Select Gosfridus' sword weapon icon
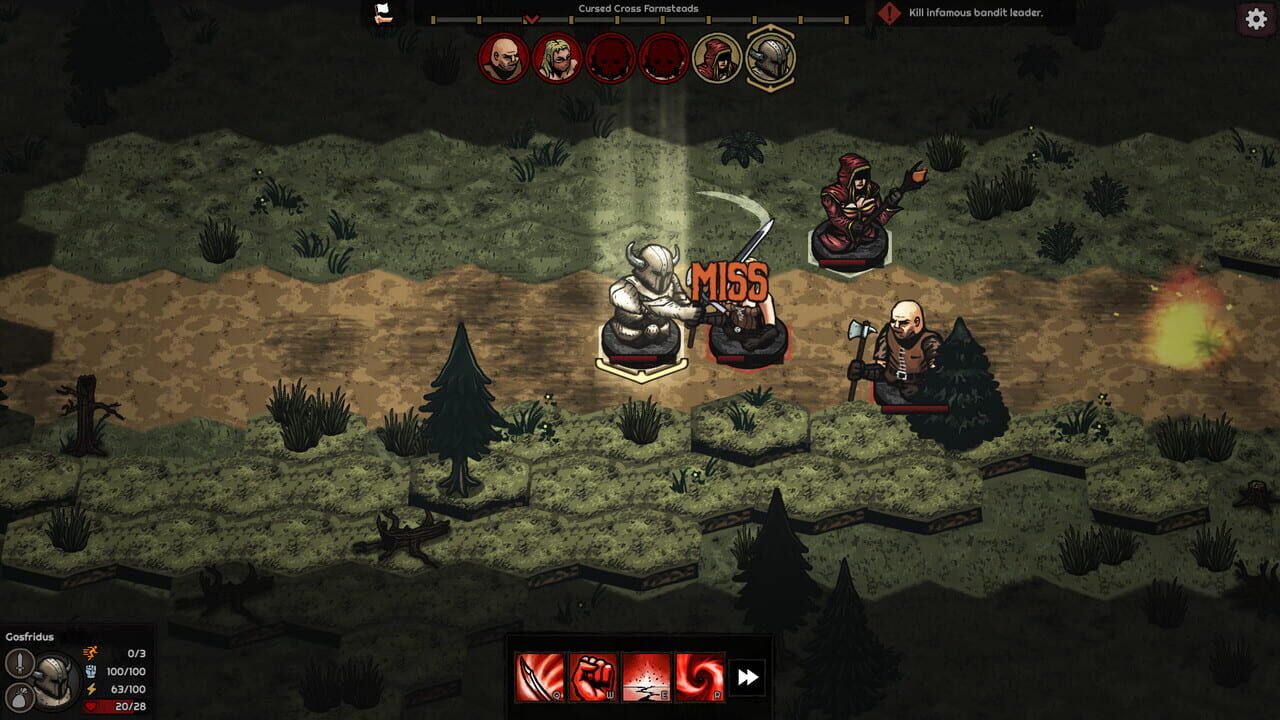Image resolution: width=1280 pixels, height=720 pixels. [x=18, y=667]
